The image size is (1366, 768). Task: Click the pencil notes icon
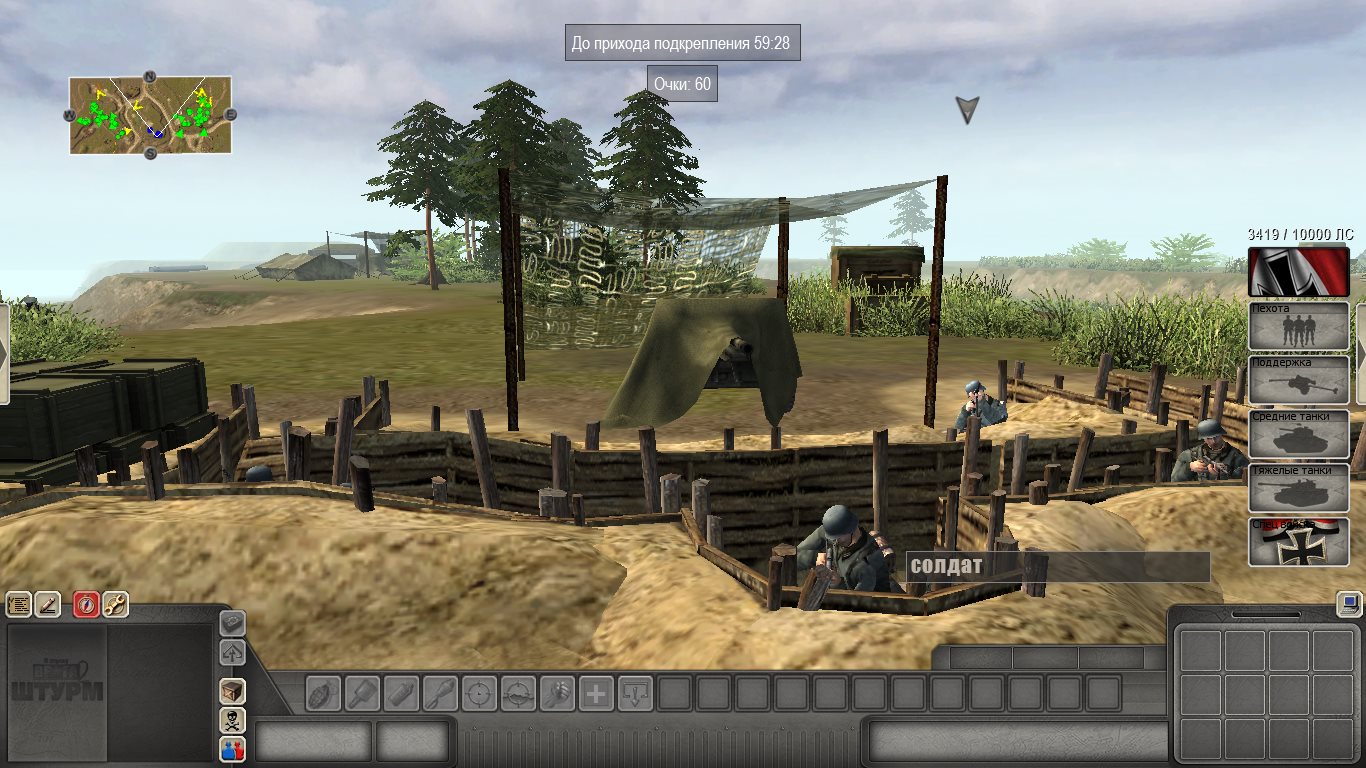[47, 604]
